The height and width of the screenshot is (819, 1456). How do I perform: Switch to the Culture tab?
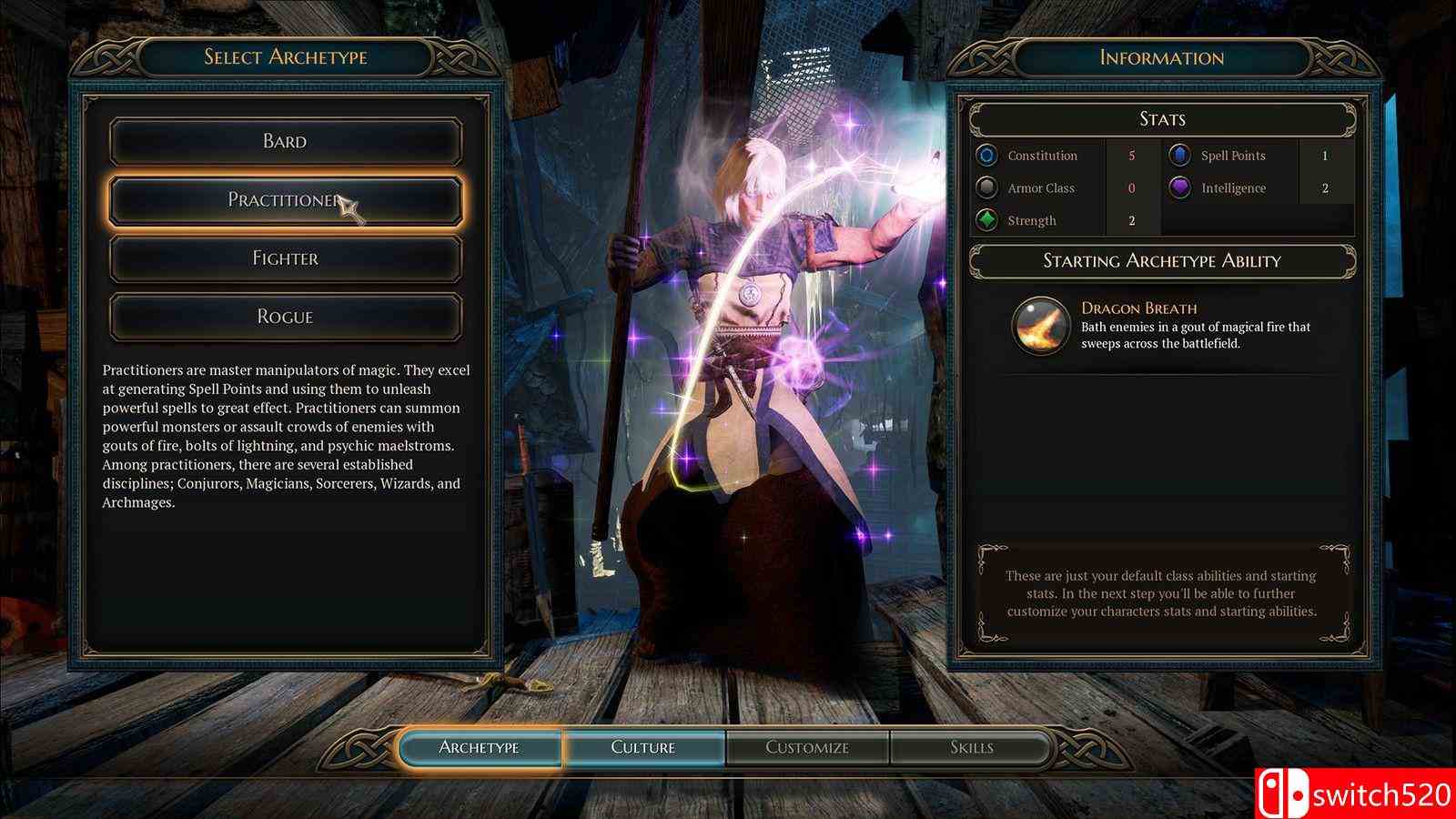click(646, 746)
